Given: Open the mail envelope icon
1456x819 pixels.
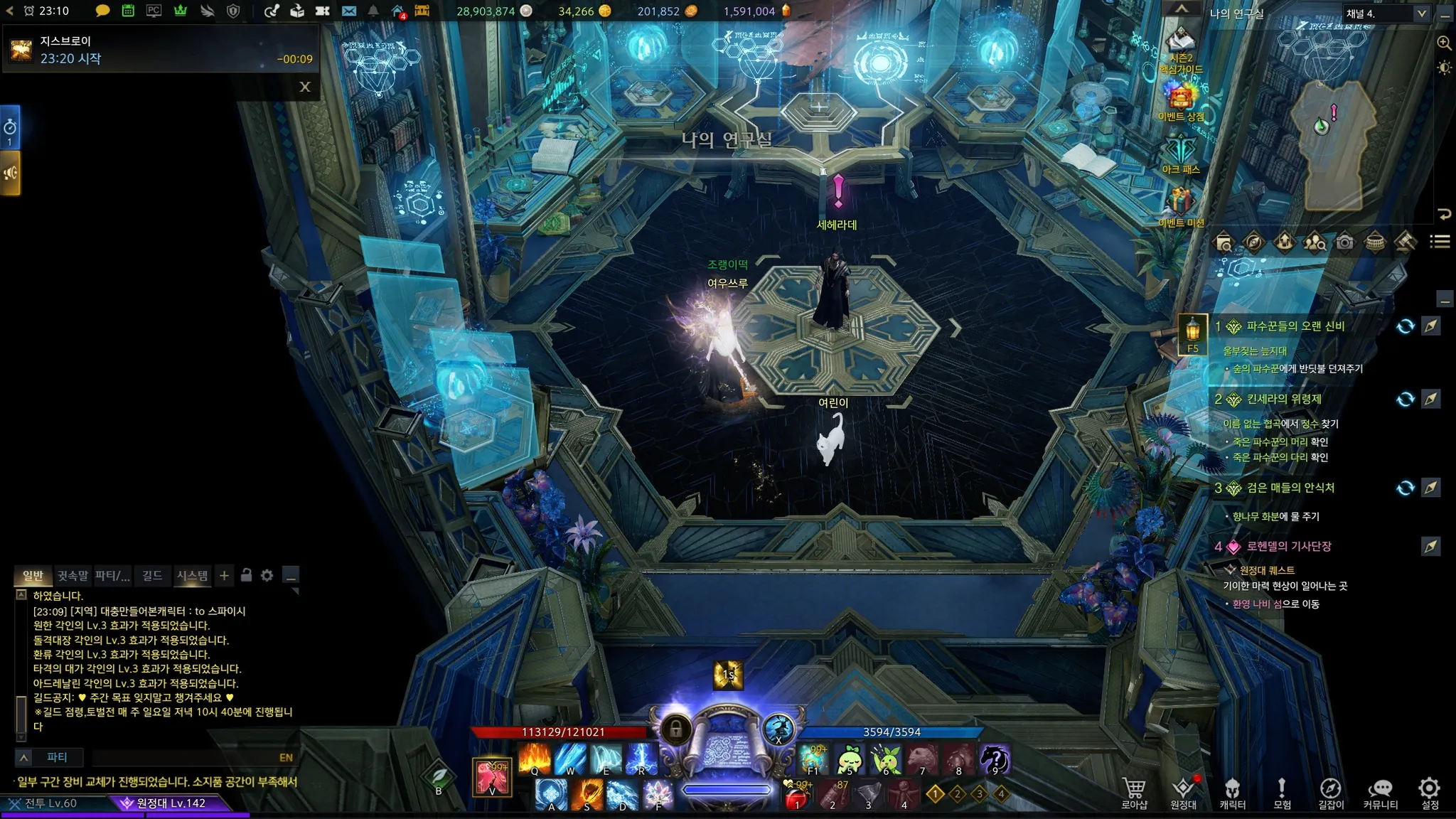Looking at the screenshot, I should [348, 11].
